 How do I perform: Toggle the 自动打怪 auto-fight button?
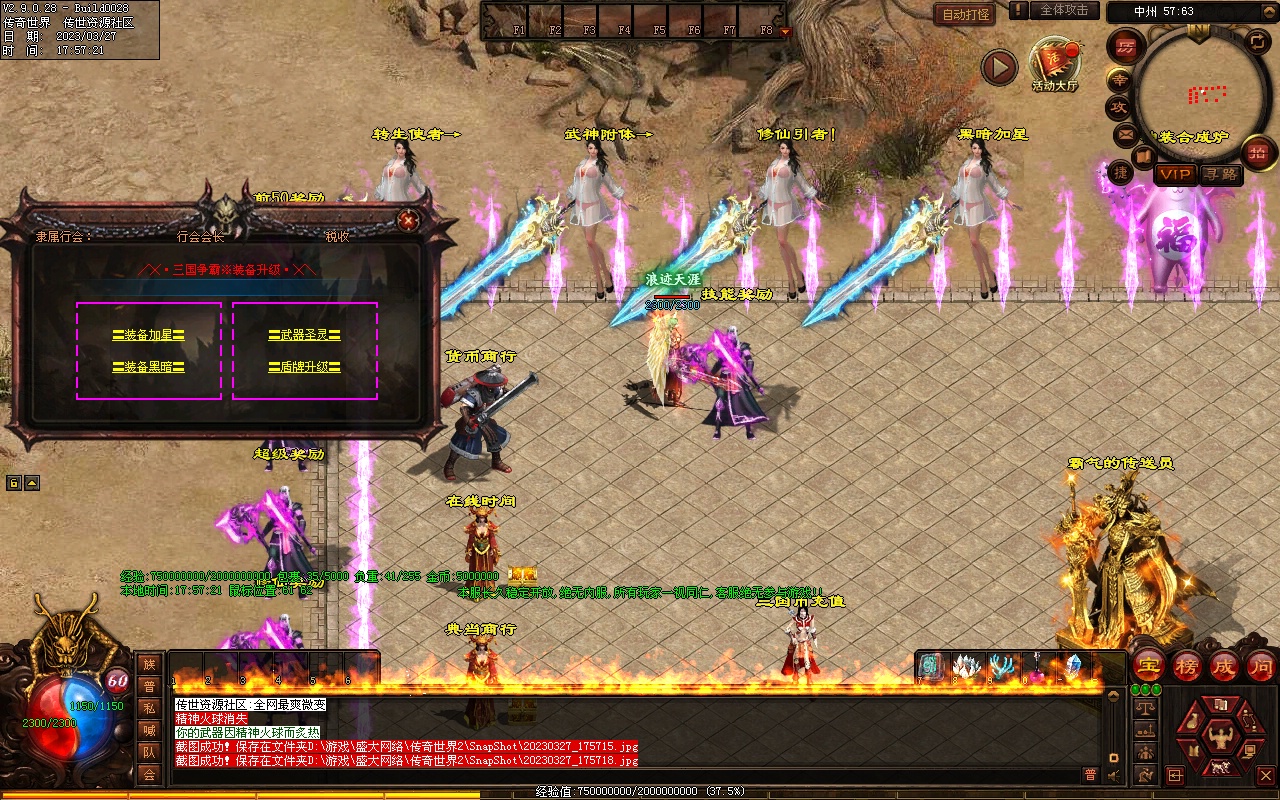964,15
